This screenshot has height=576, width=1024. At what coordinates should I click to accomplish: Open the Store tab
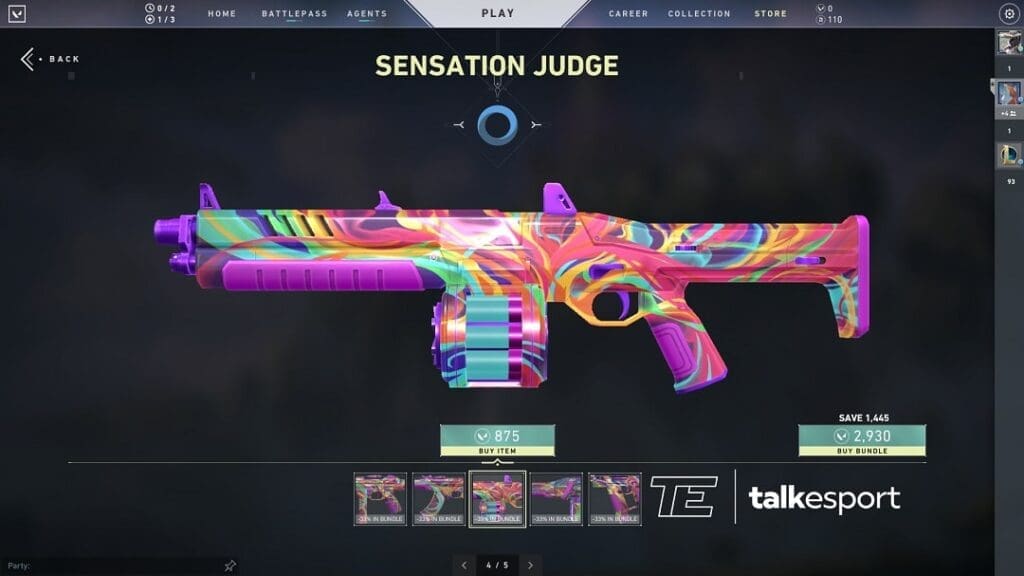[770, 14]
